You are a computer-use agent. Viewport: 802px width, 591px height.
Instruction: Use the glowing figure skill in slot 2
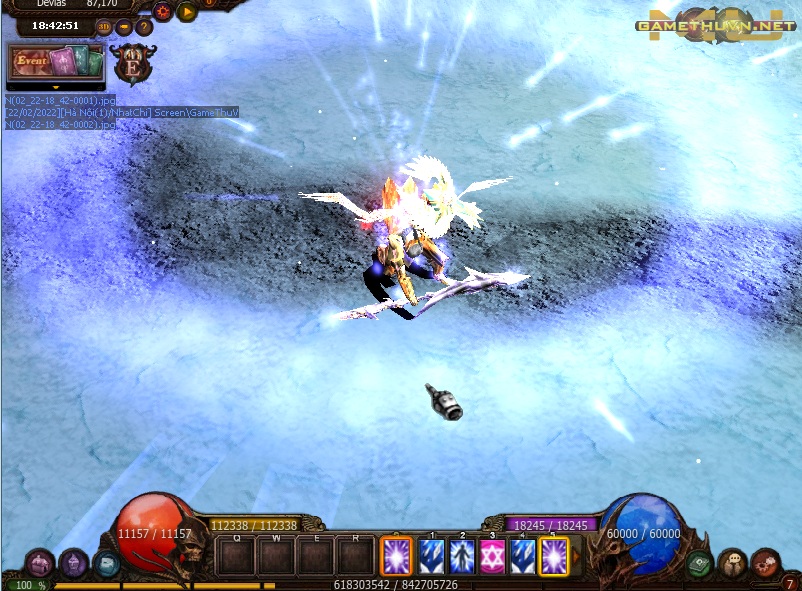tap(462, 556)
